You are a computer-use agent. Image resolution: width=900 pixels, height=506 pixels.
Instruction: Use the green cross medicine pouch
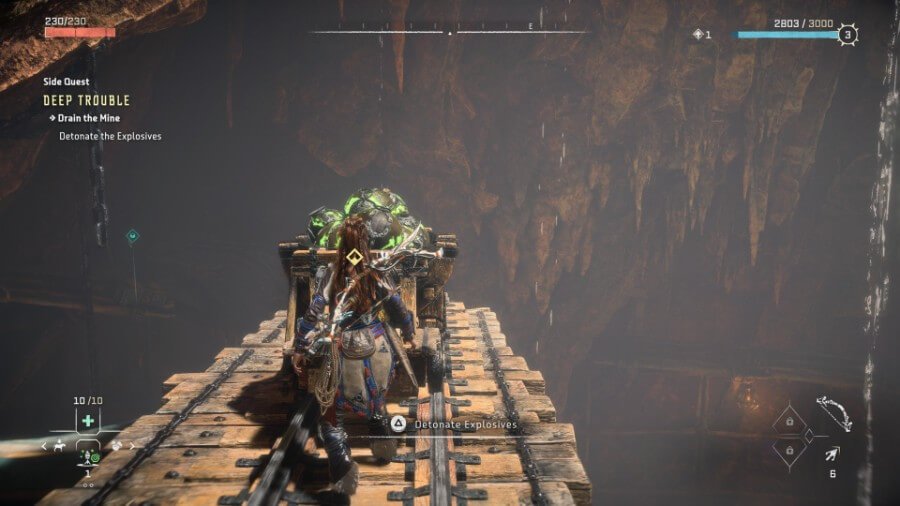pos(88,421)
